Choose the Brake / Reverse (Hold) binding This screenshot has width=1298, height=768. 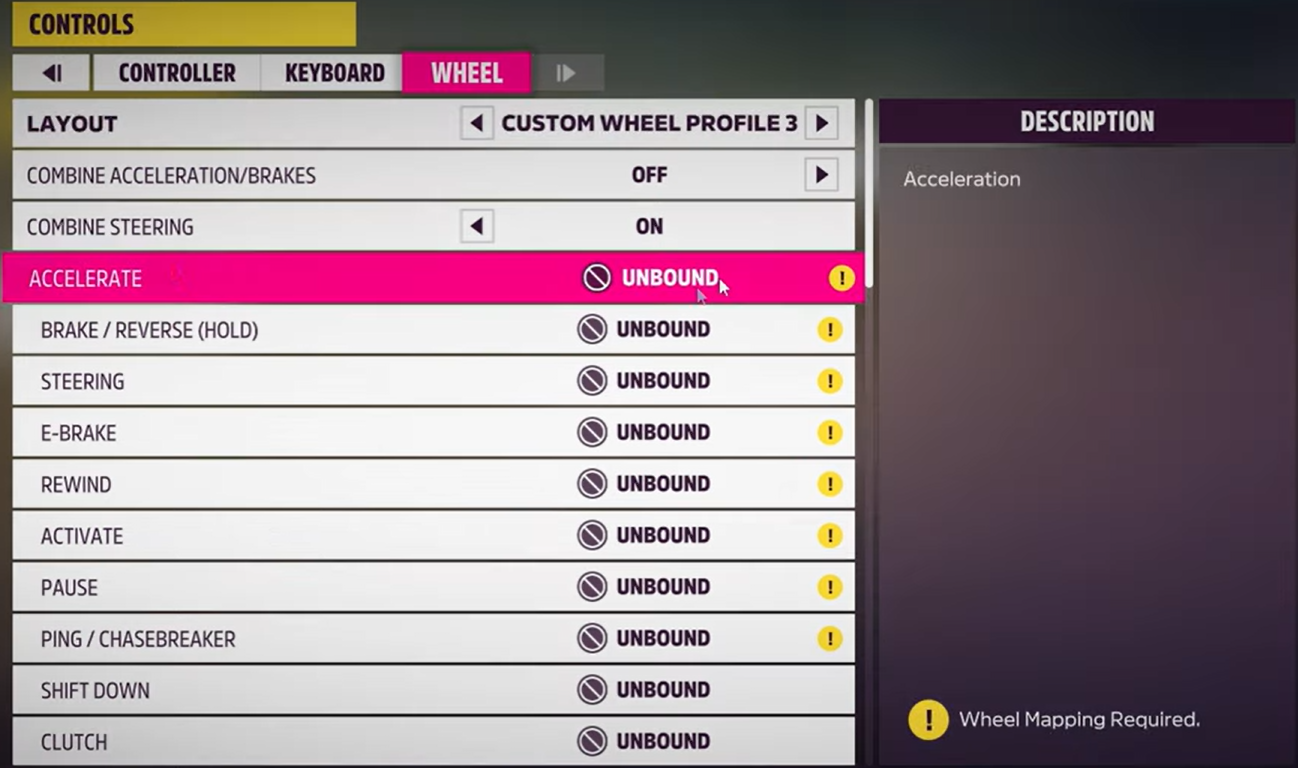[430, 330]
